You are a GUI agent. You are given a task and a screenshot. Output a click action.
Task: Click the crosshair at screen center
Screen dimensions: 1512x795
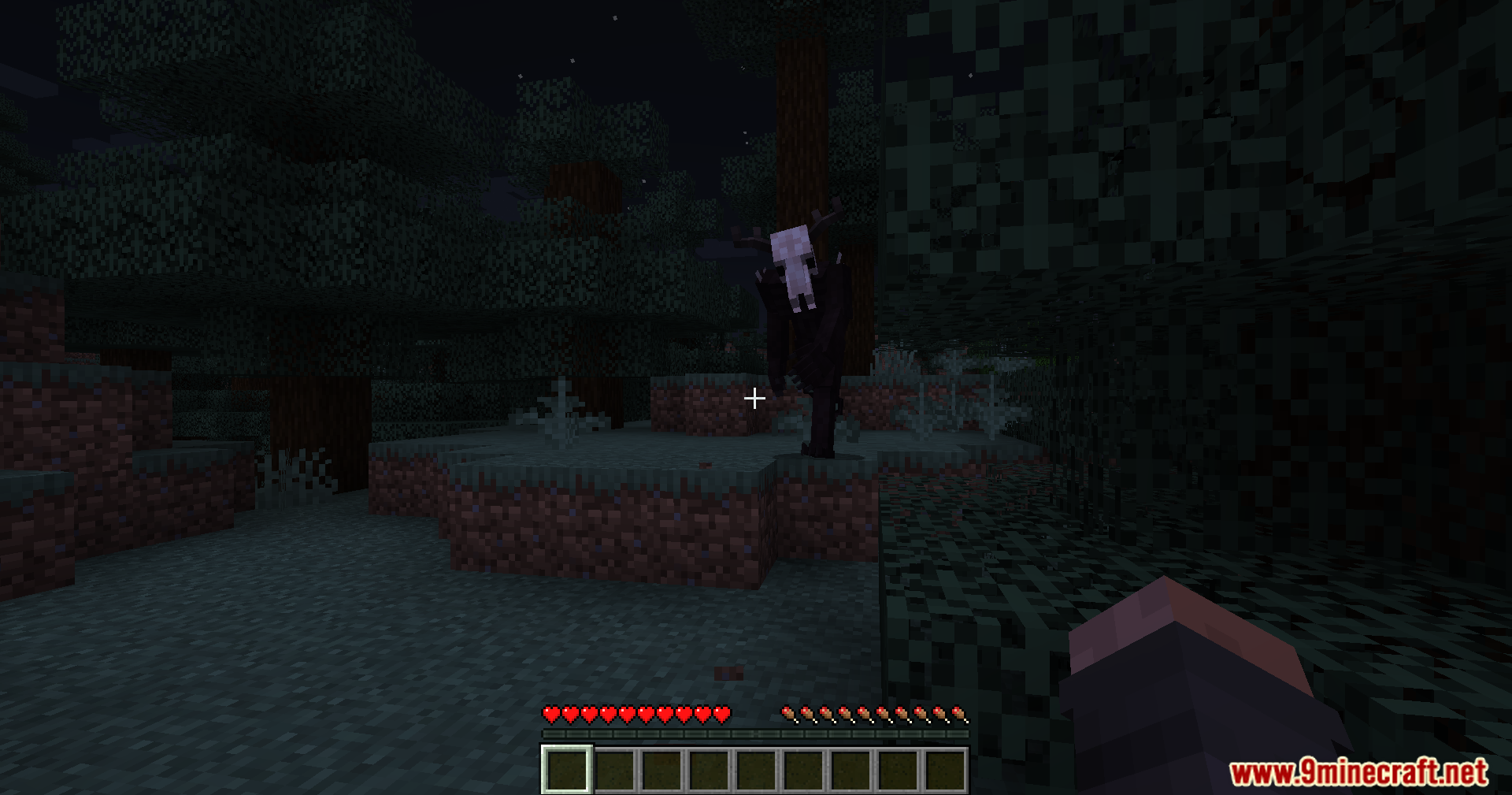pos(754,399)
